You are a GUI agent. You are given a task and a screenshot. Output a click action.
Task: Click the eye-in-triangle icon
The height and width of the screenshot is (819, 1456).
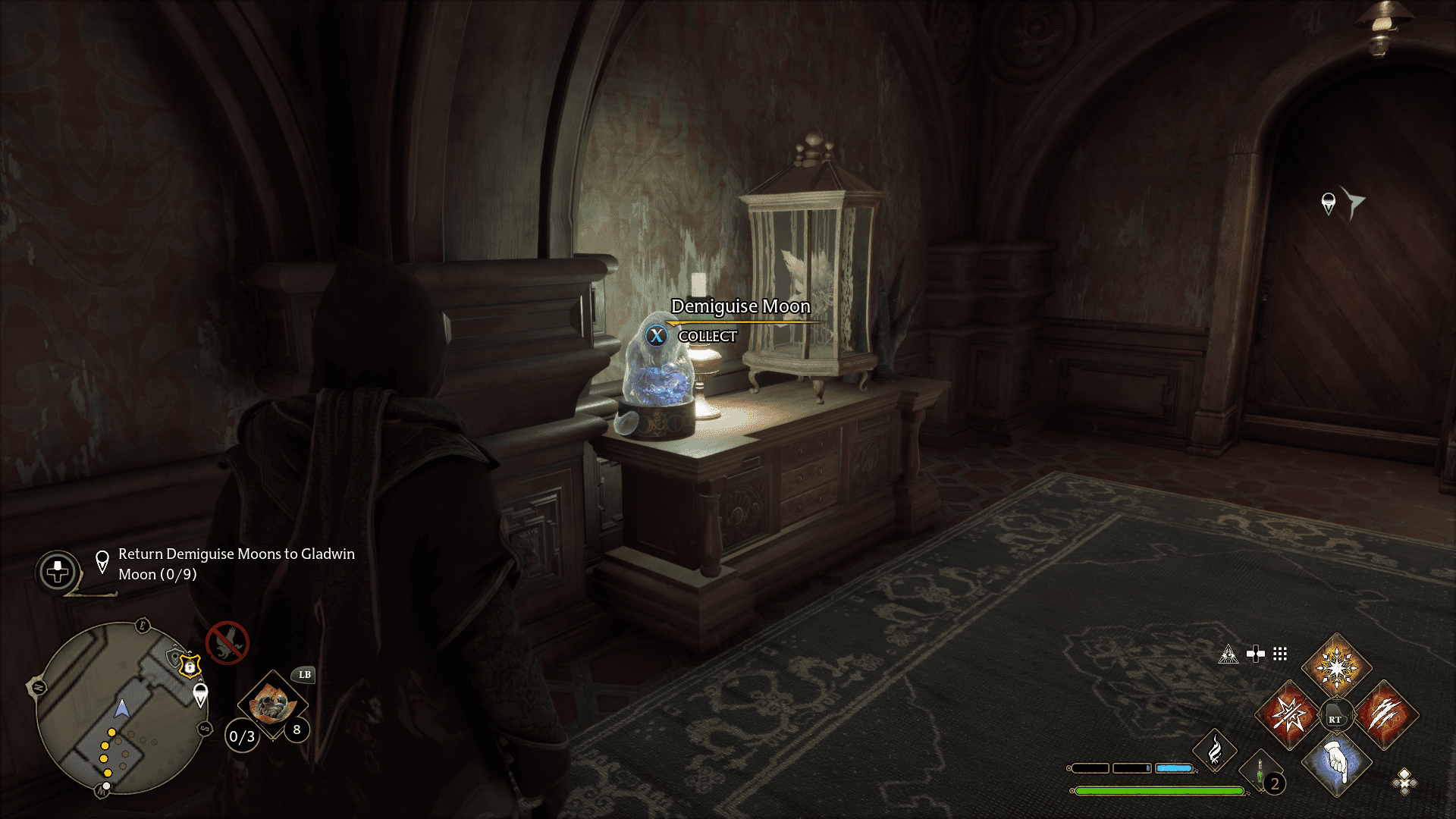1228,654
